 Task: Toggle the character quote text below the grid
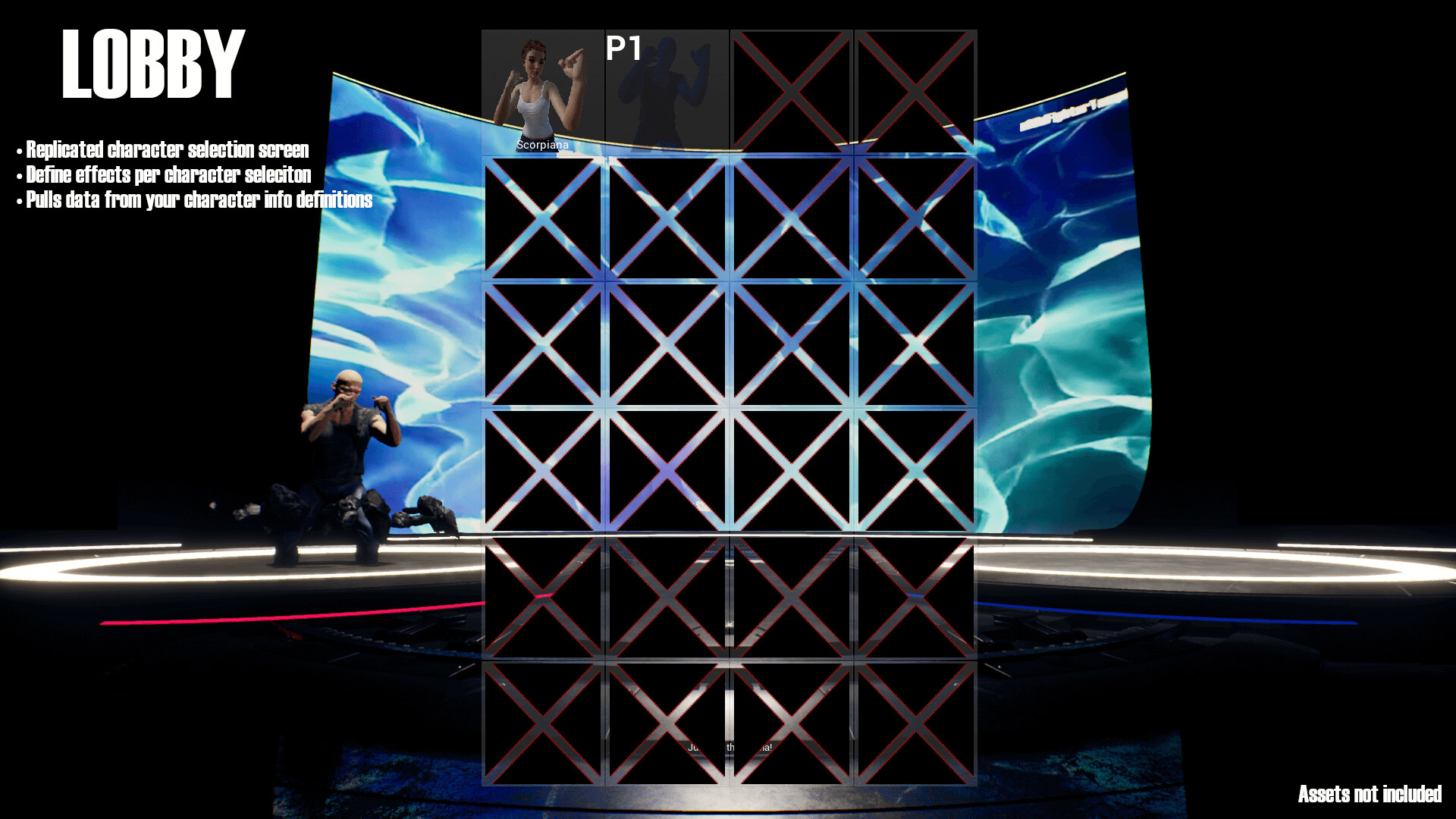click(x=728, y=749)
